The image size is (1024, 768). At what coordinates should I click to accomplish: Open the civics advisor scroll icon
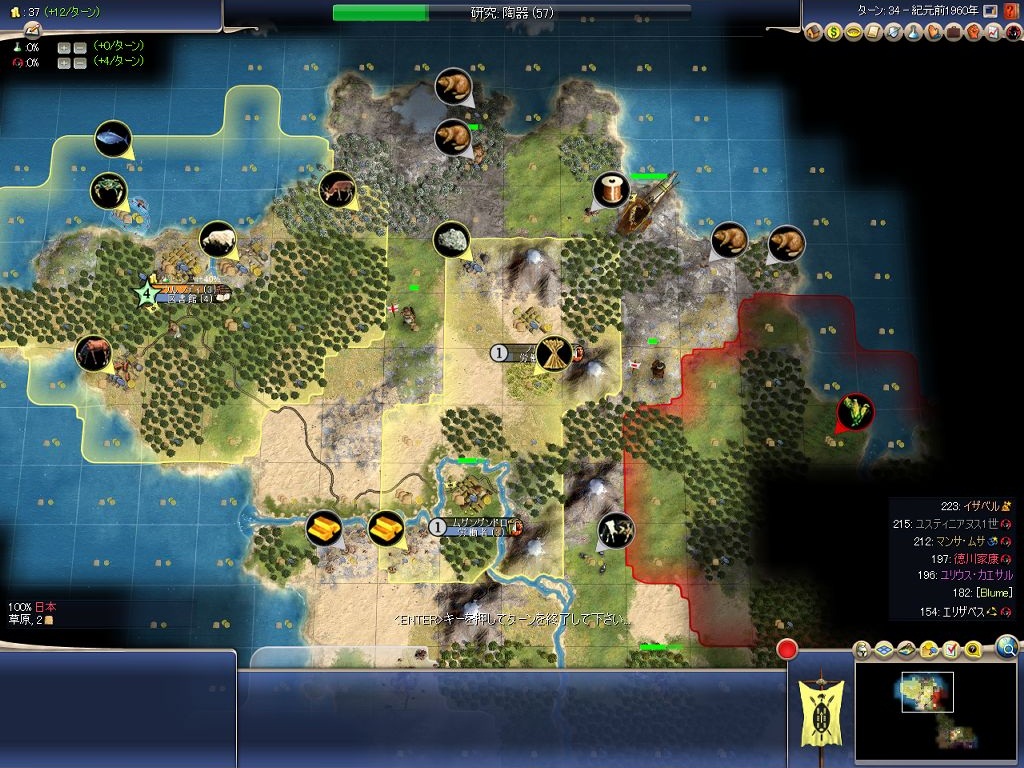874,33
